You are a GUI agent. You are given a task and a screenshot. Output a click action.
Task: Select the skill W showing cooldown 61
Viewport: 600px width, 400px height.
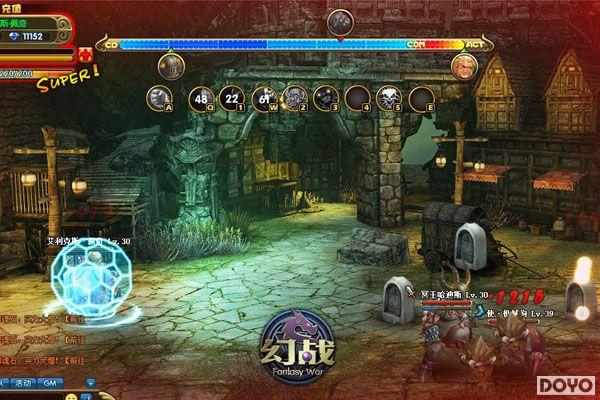coord(266,97)
